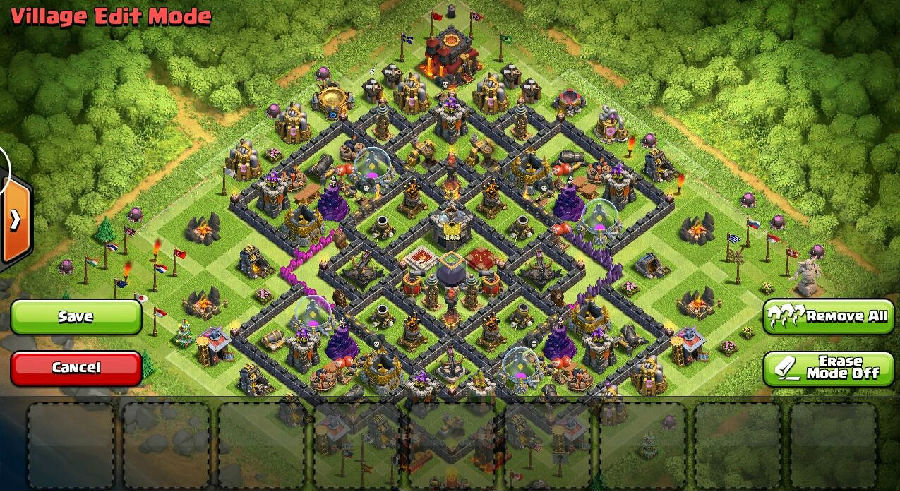The height and width of the screenshot is (491, 900).
Task: Click the Remove All button
Action: [x=828, y=317]
